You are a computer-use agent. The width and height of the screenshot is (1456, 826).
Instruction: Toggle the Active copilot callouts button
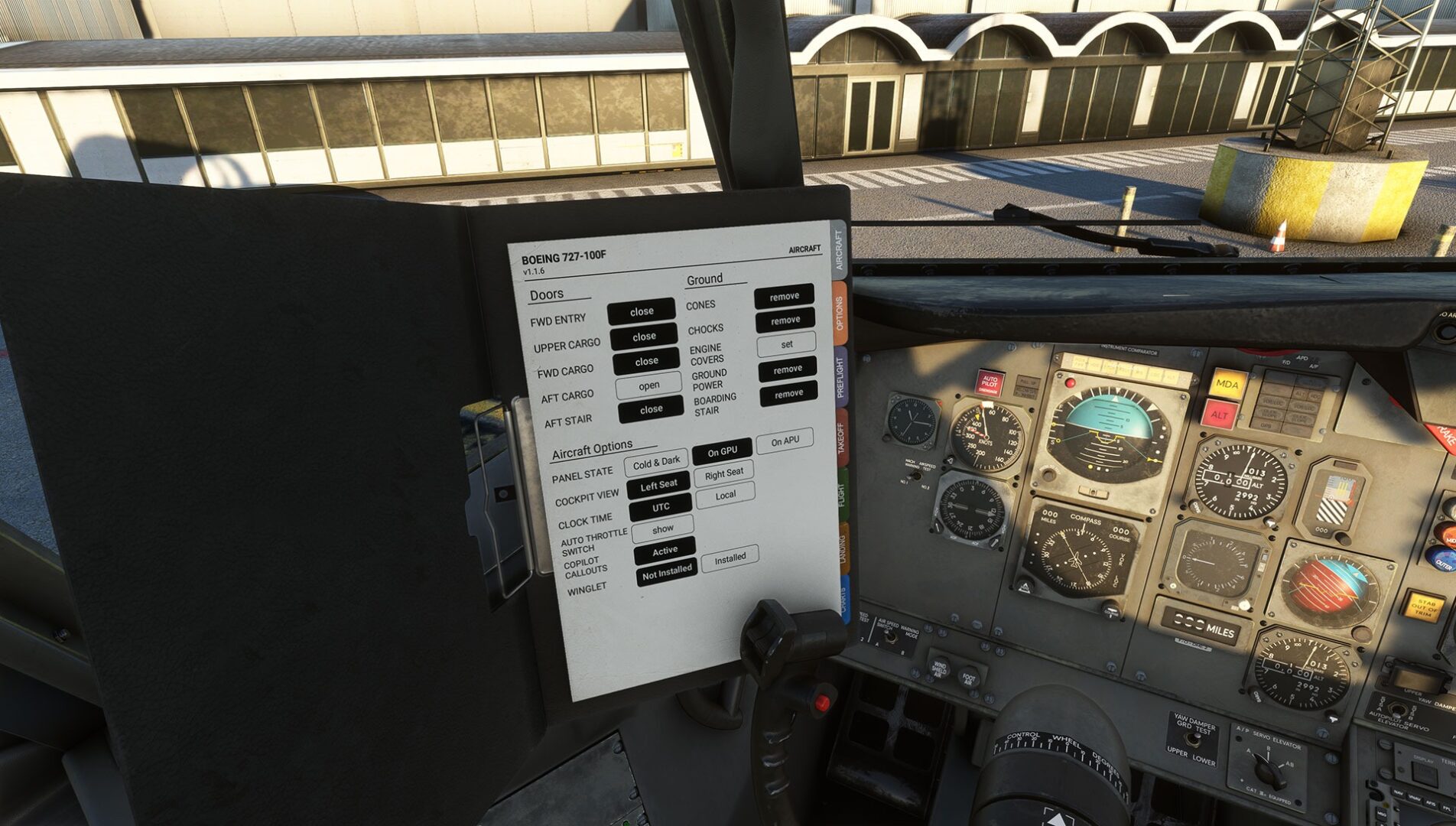pos(665,550)
